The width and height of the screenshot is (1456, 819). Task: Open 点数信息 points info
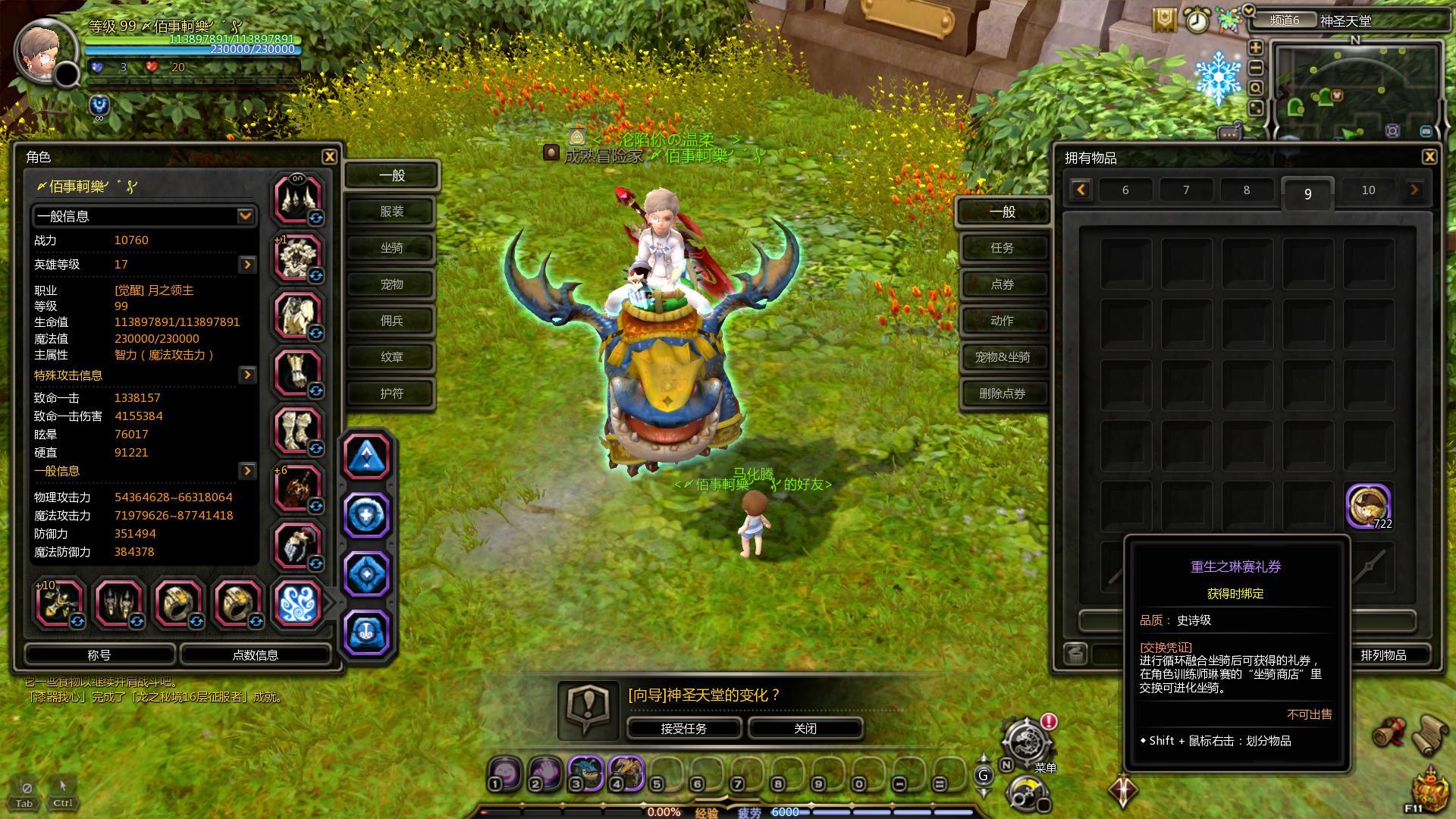255,654
